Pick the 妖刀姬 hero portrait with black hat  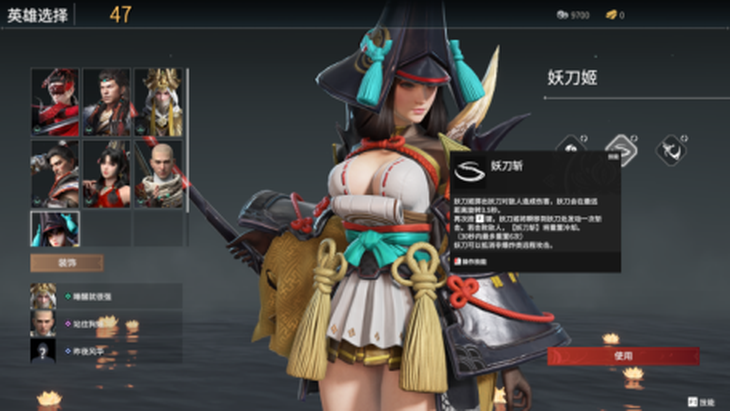coord(55,229)
